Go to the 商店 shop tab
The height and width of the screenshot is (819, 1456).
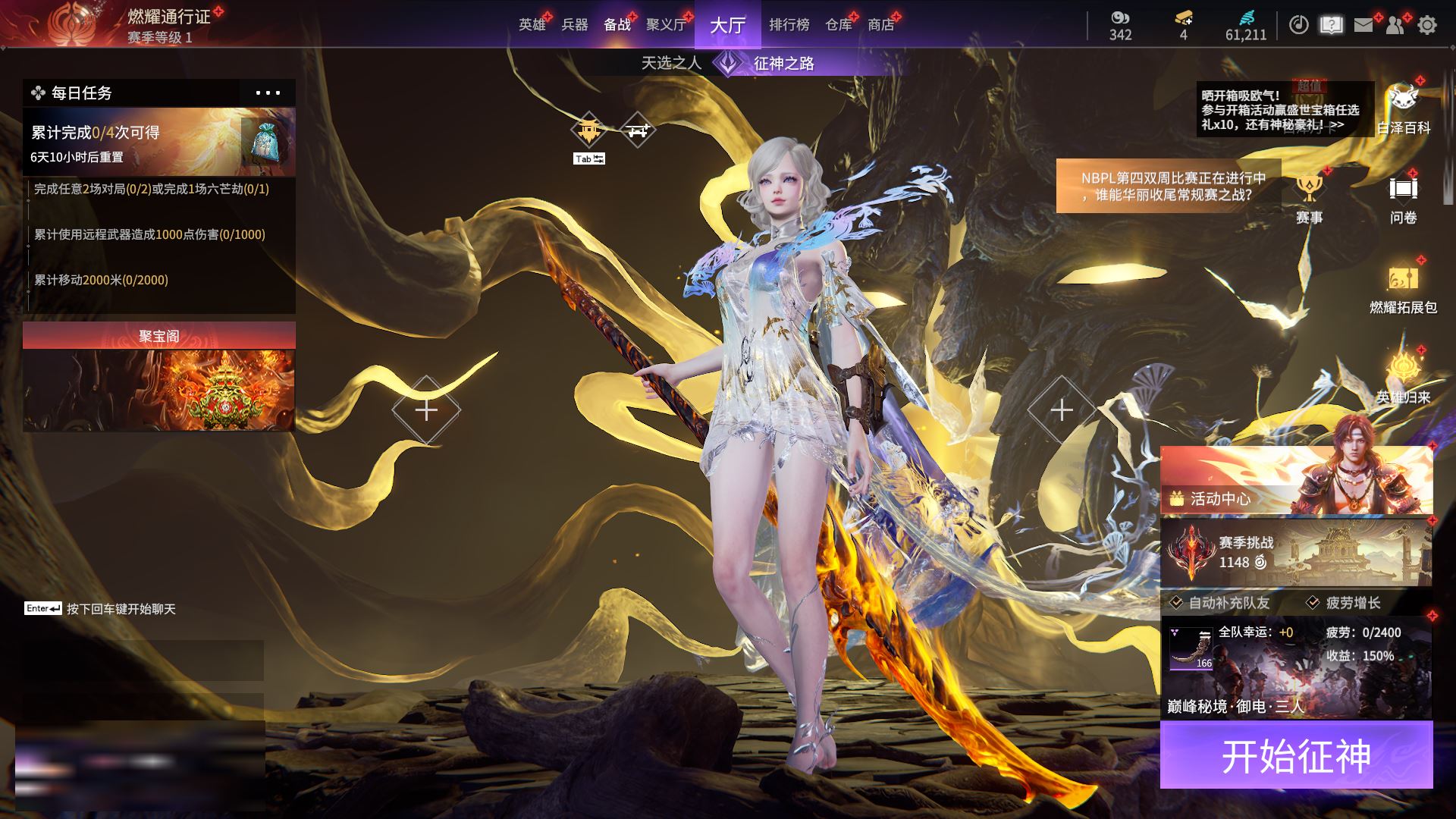pos(880,25)
